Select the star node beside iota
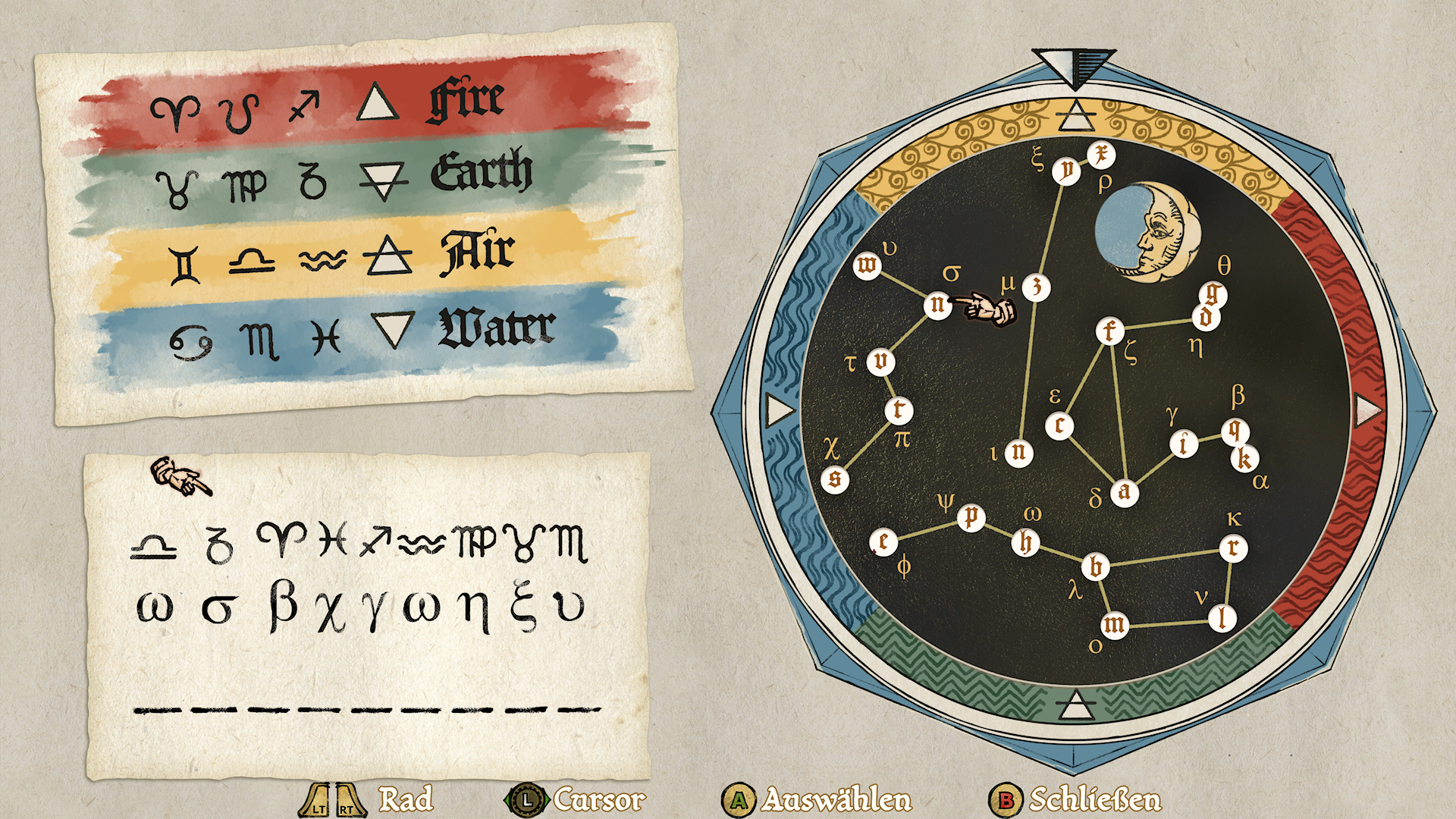1456x819 pixels. coord(1018,453)
